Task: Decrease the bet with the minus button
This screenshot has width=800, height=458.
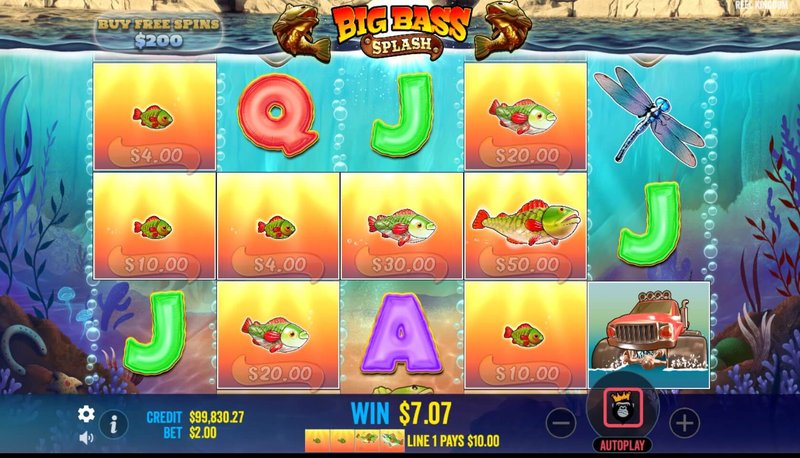Action: point(562,423)
